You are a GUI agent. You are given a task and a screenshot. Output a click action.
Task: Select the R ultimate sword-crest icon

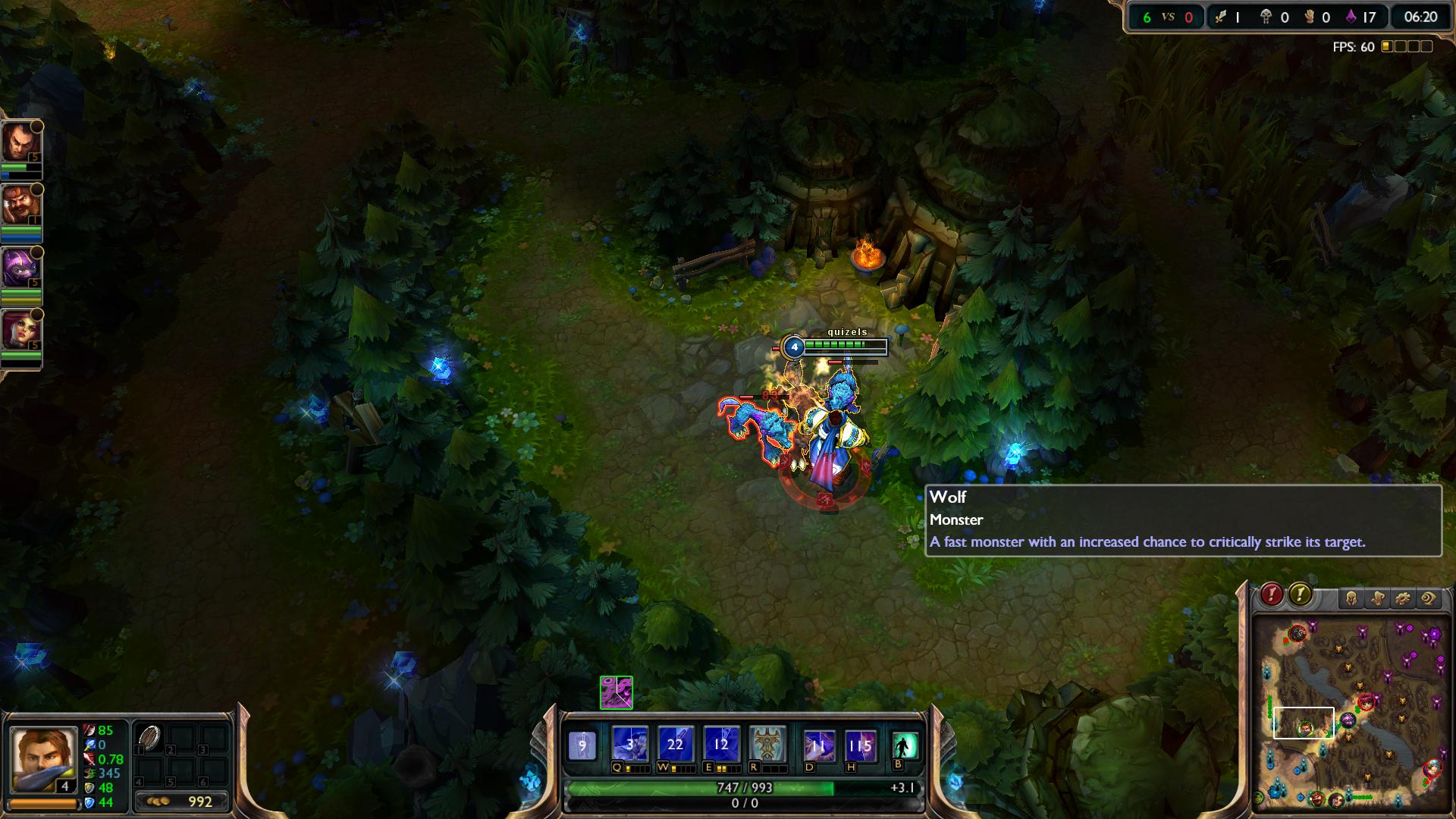pos(767,745)
